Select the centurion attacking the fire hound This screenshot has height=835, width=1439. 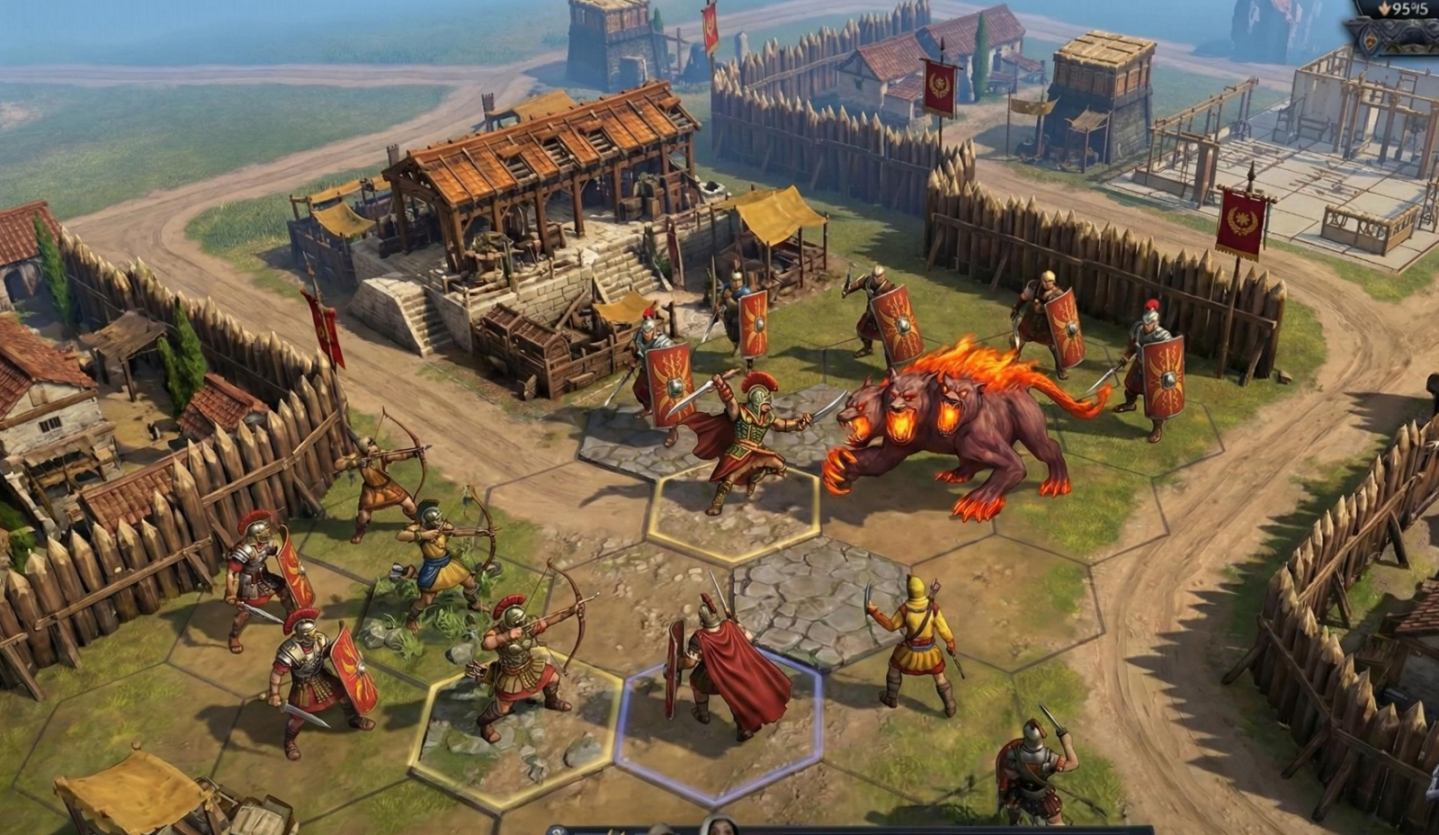pos(750,440)
